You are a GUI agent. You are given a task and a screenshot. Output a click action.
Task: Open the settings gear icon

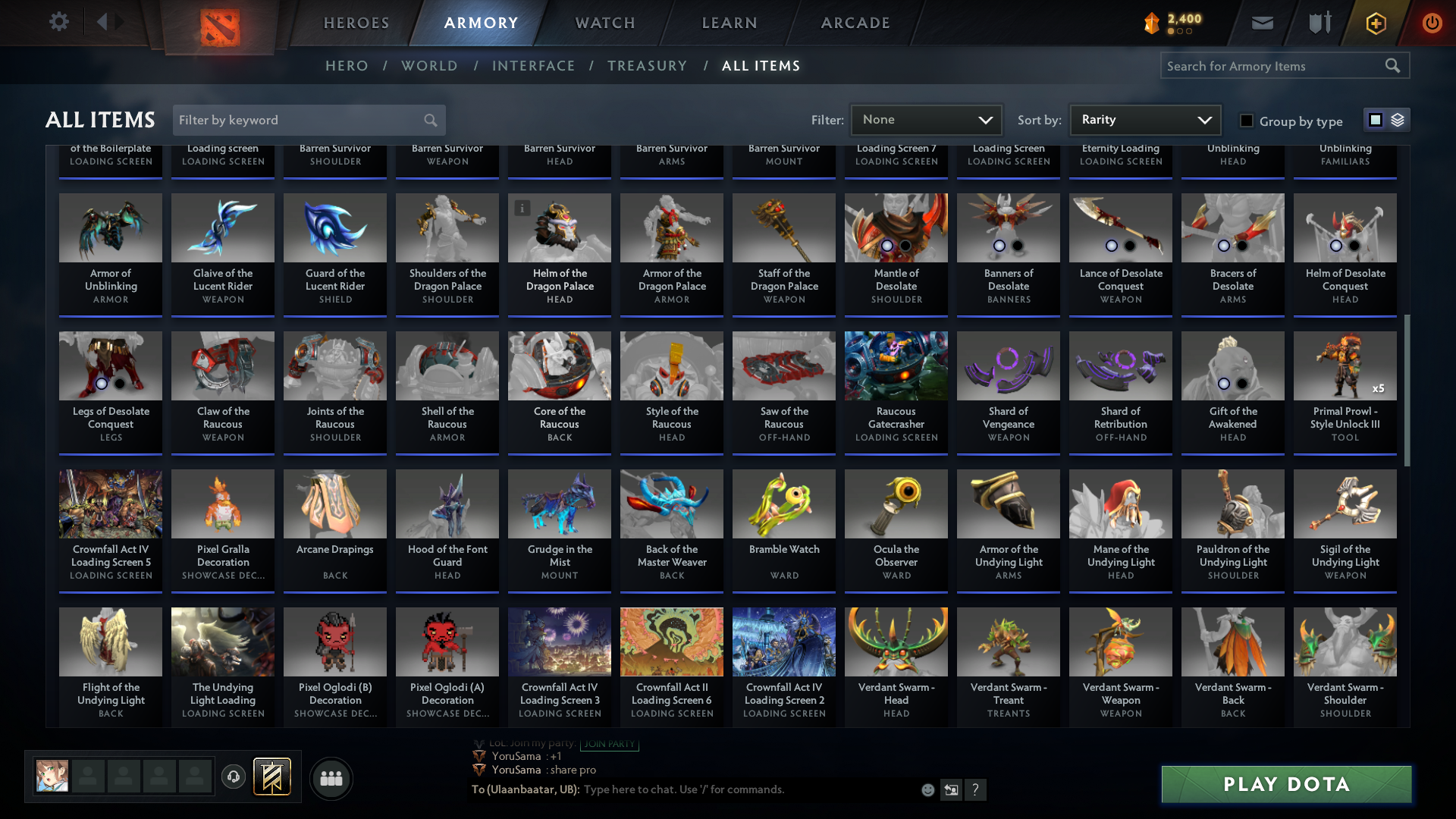pyautogui.click(x=59, y=22)
